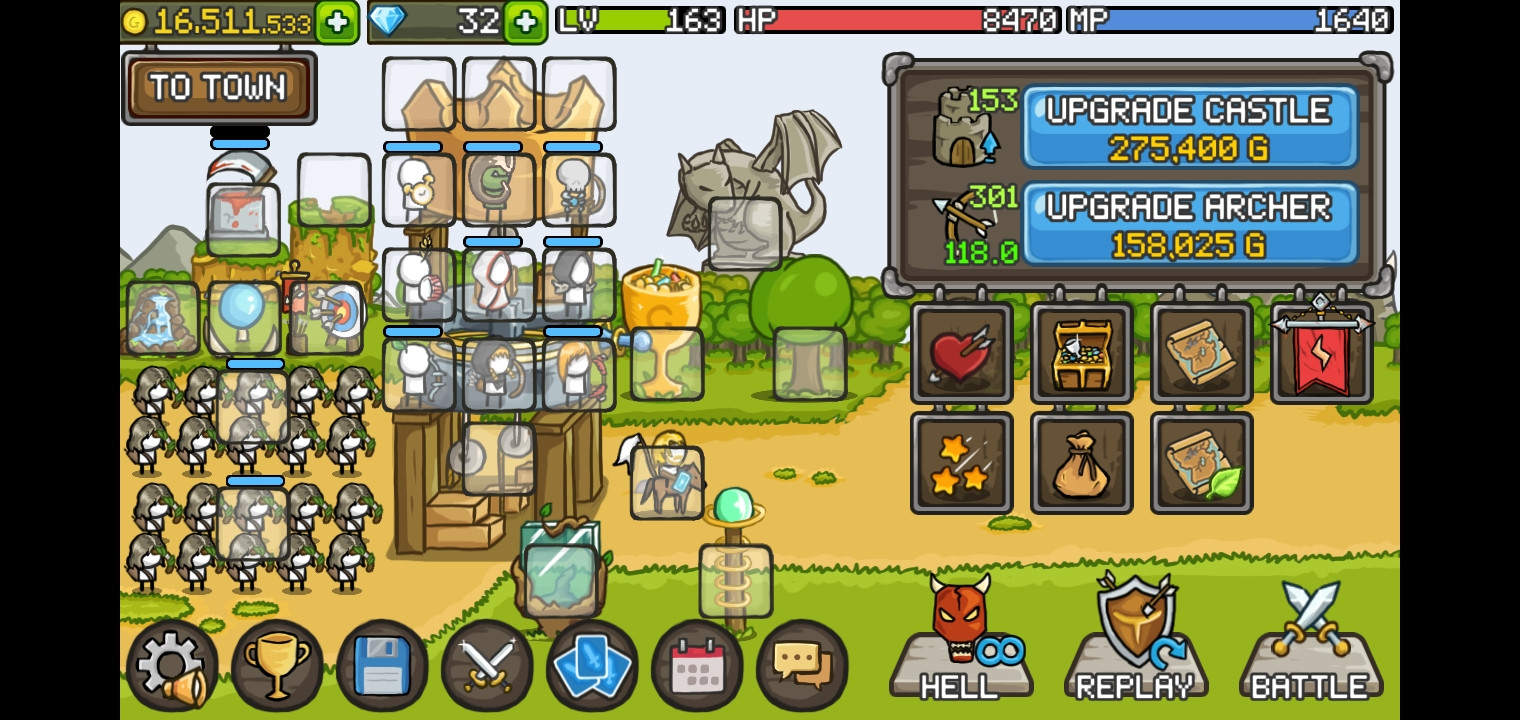Open the chat bubble icon
The image size is (1520, 720).
tap(802, 664)
